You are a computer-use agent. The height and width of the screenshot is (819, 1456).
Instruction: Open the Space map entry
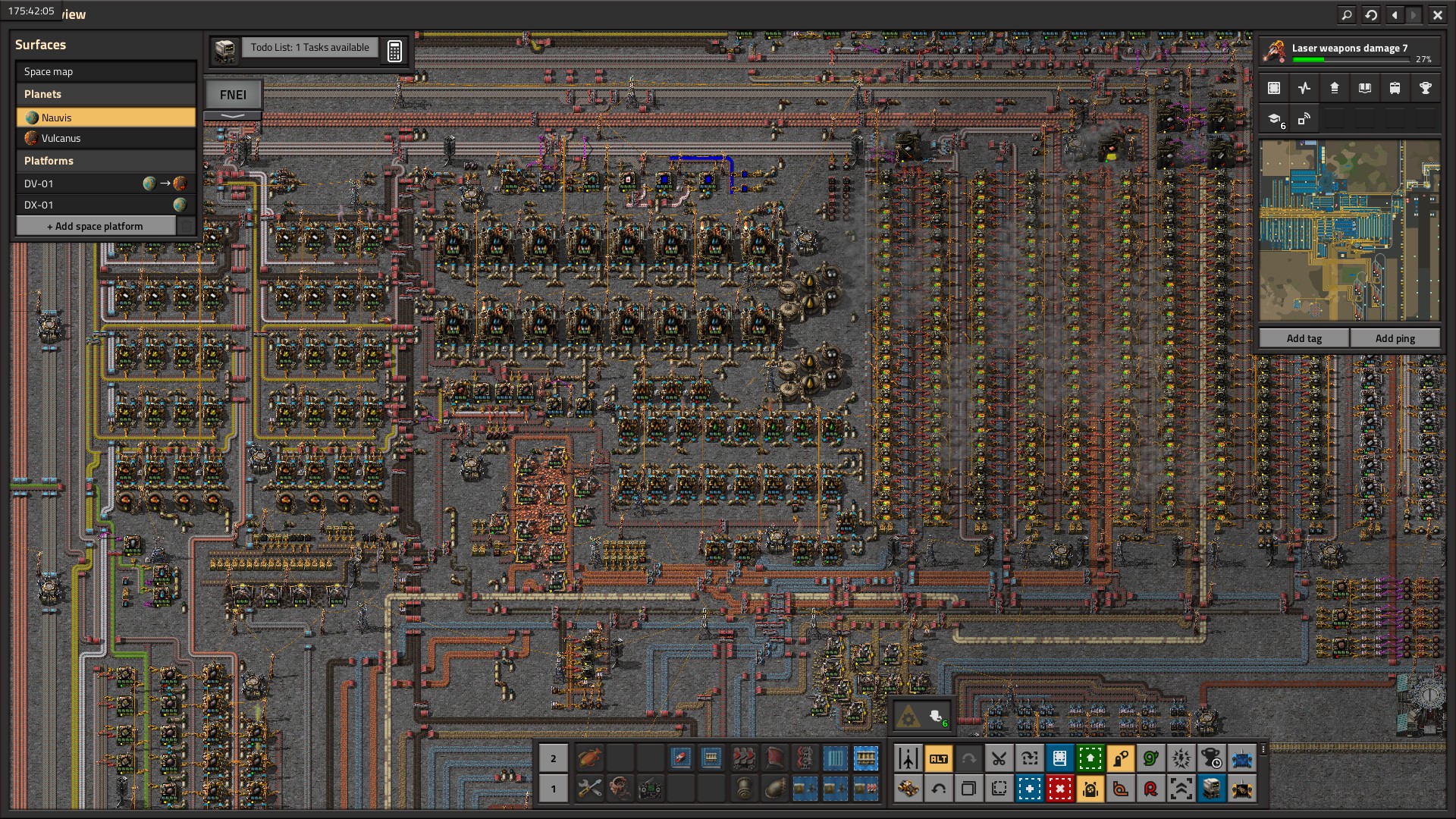[105, 71]
